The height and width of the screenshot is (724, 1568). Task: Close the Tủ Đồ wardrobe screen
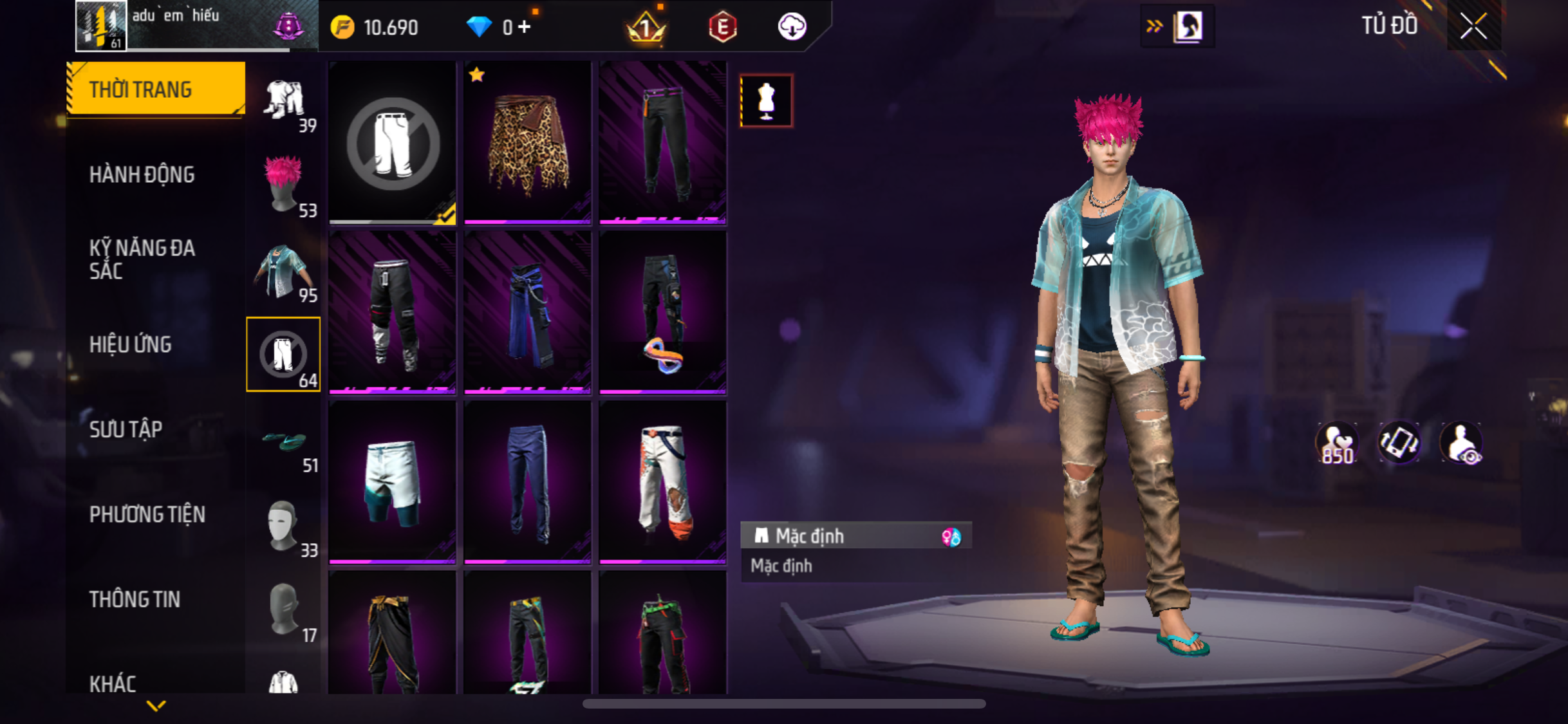[1473, 27]
